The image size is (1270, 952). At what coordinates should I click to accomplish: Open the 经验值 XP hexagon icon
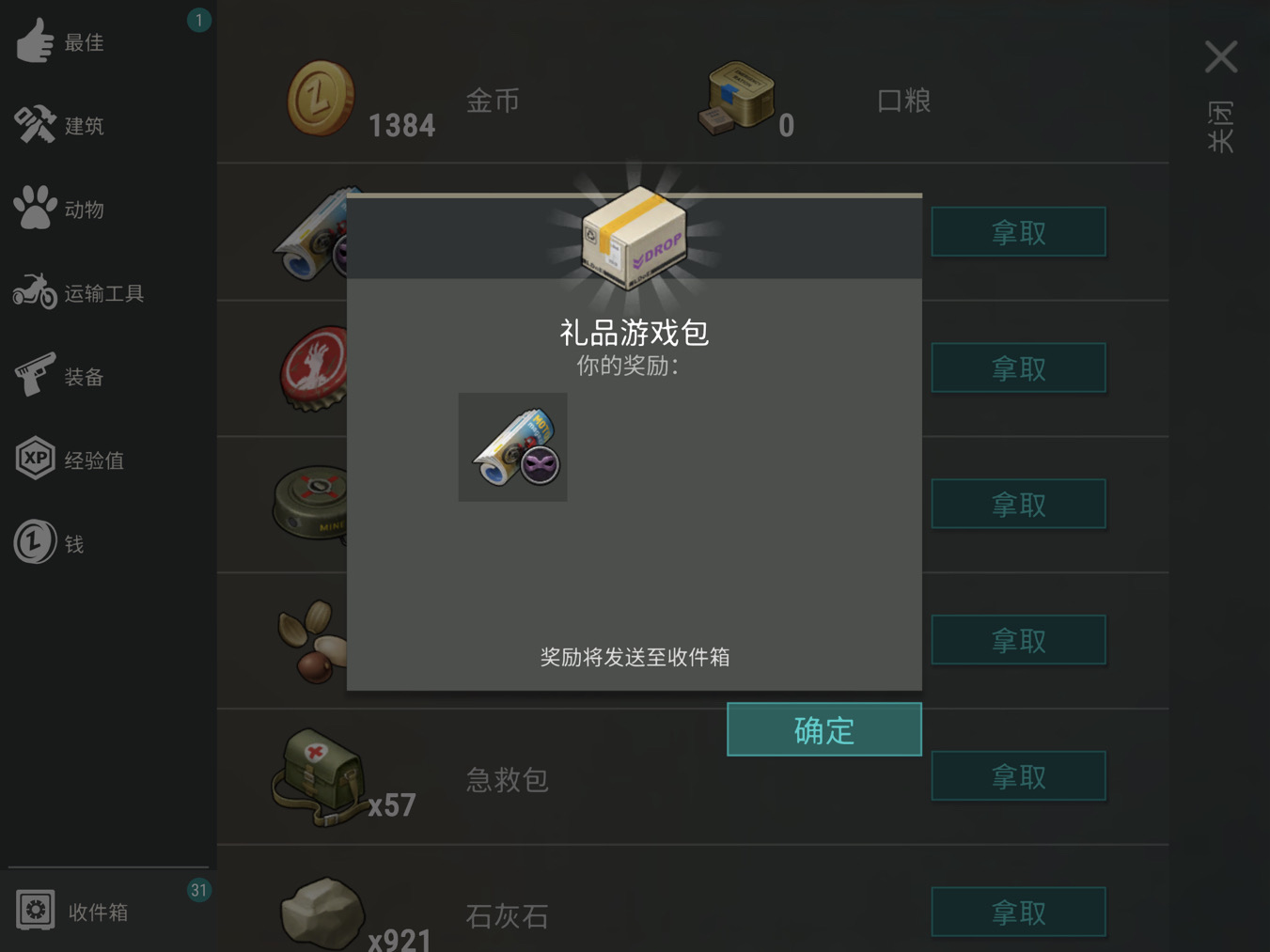(x=36, y=459)
